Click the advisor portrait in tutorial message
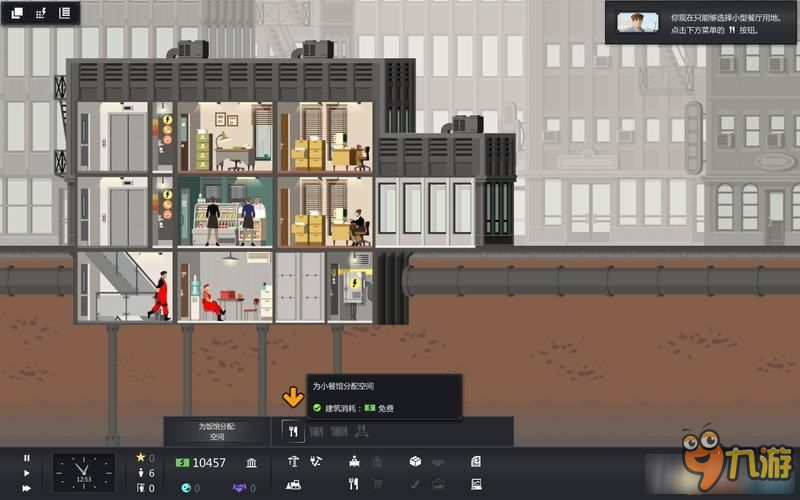This screenshot has width=800, height=500. [x=637, y=22]
